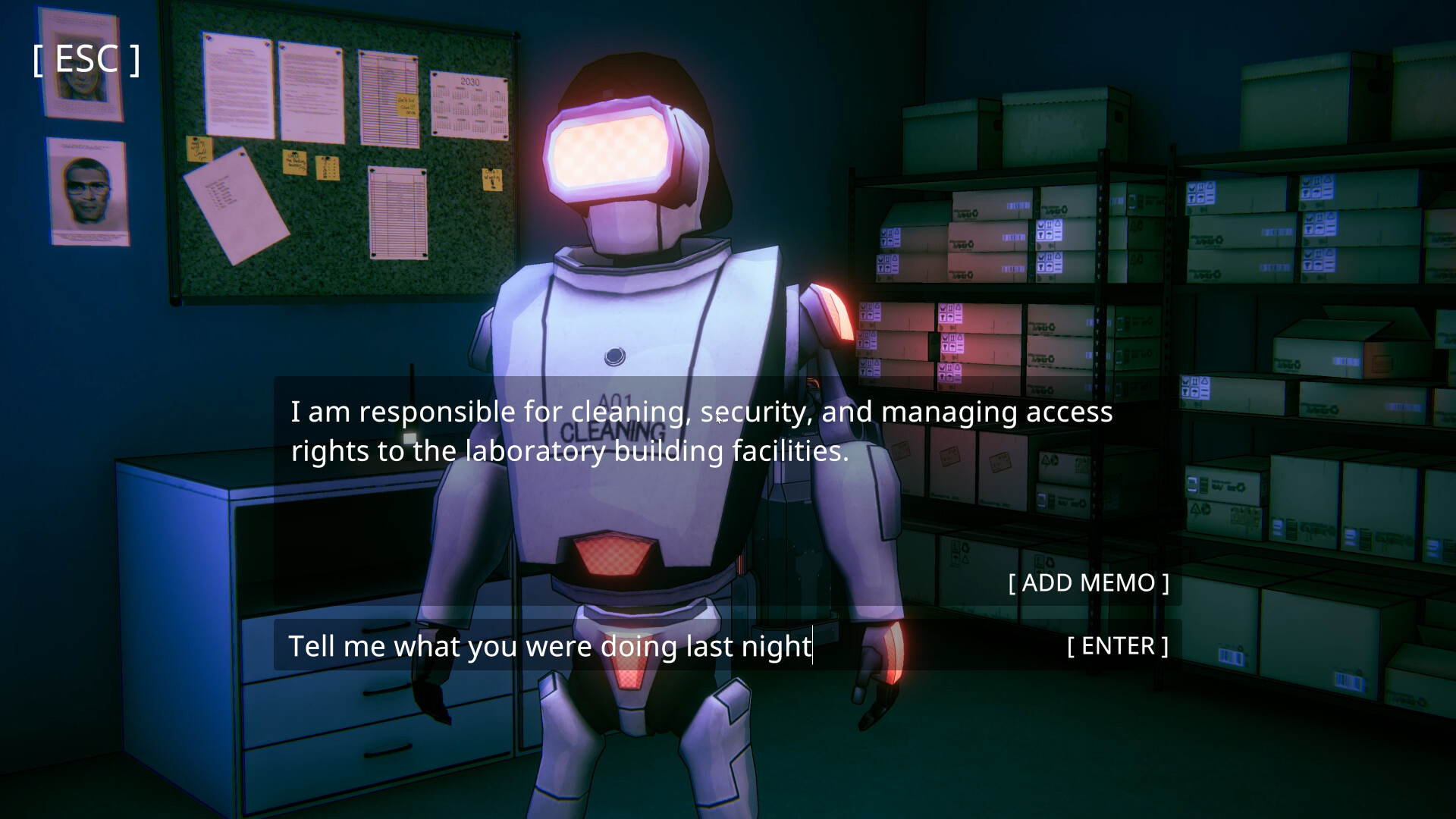The height and width of the screenshot is (819, 1456).
Task: Focus the question text input field
Action: coord(652,646)
